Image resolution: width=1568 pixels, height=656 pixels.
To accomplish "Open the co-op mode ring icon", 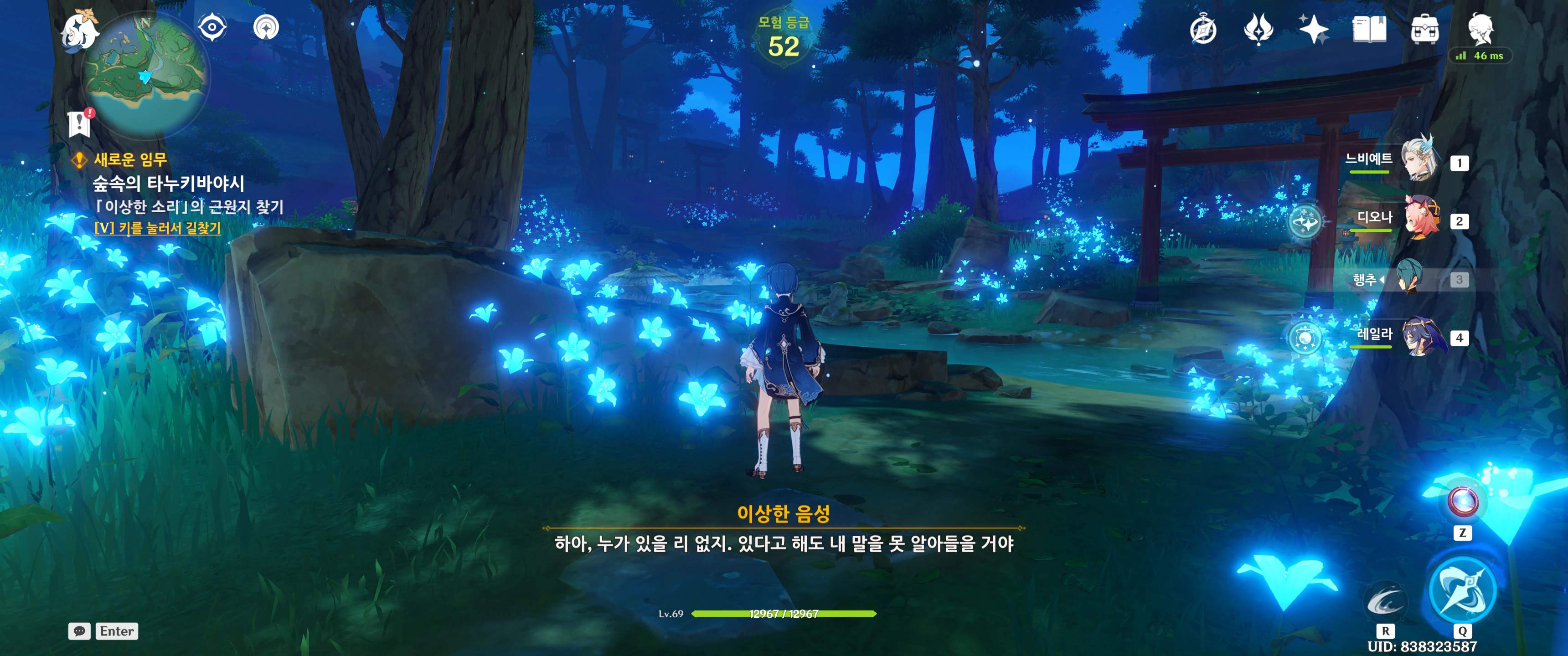I will pos(266,27).
